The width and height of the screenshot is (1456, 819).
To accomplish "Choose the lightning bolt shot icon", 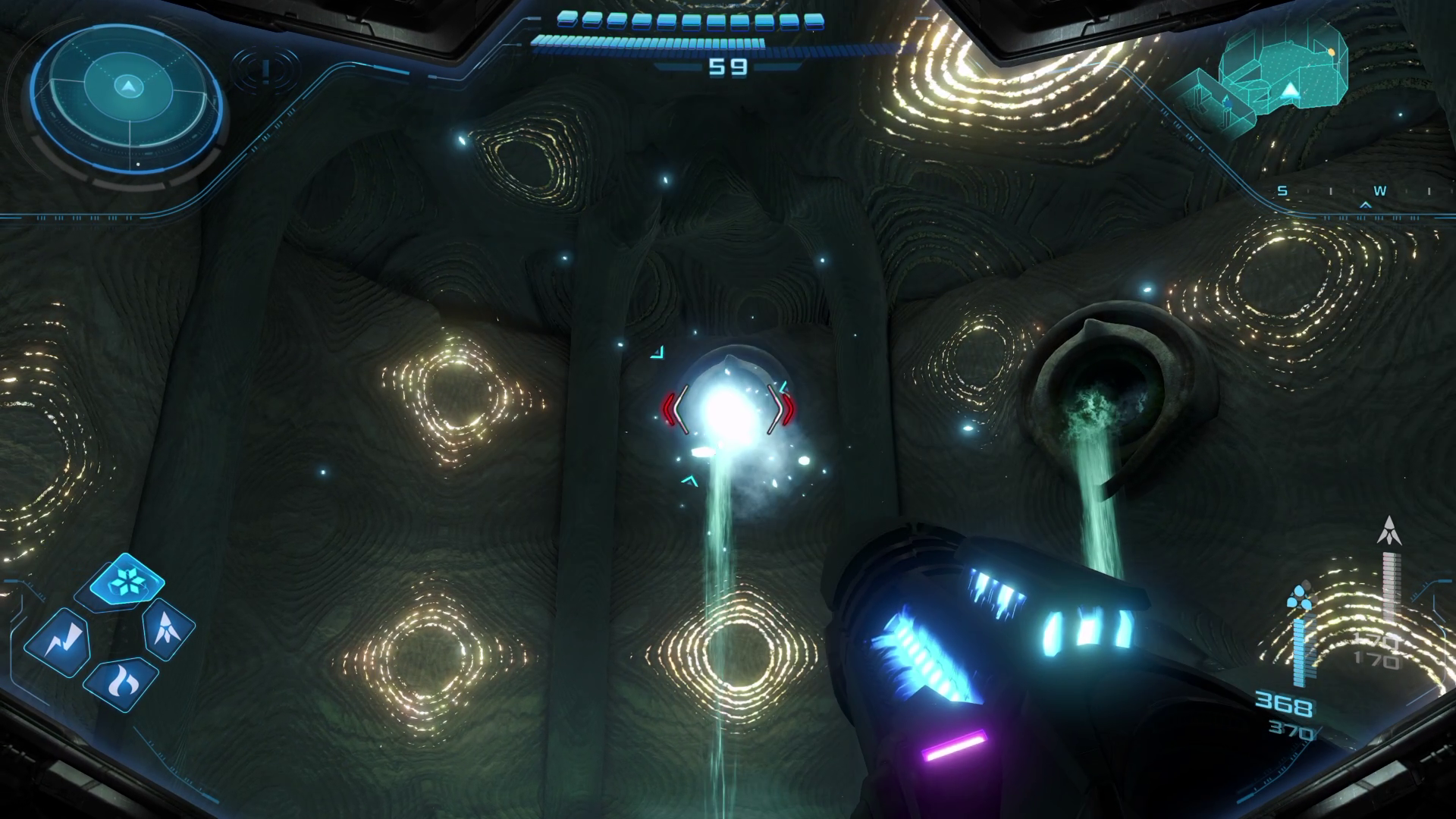I will (x=58, y=644).
